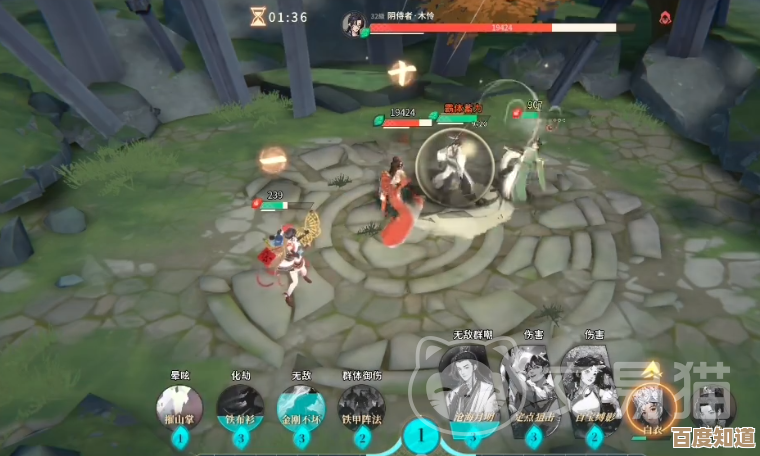
Task: Activate the 摧山掌 stun skill
Action: pyautogui.click(x=179, y=406)
